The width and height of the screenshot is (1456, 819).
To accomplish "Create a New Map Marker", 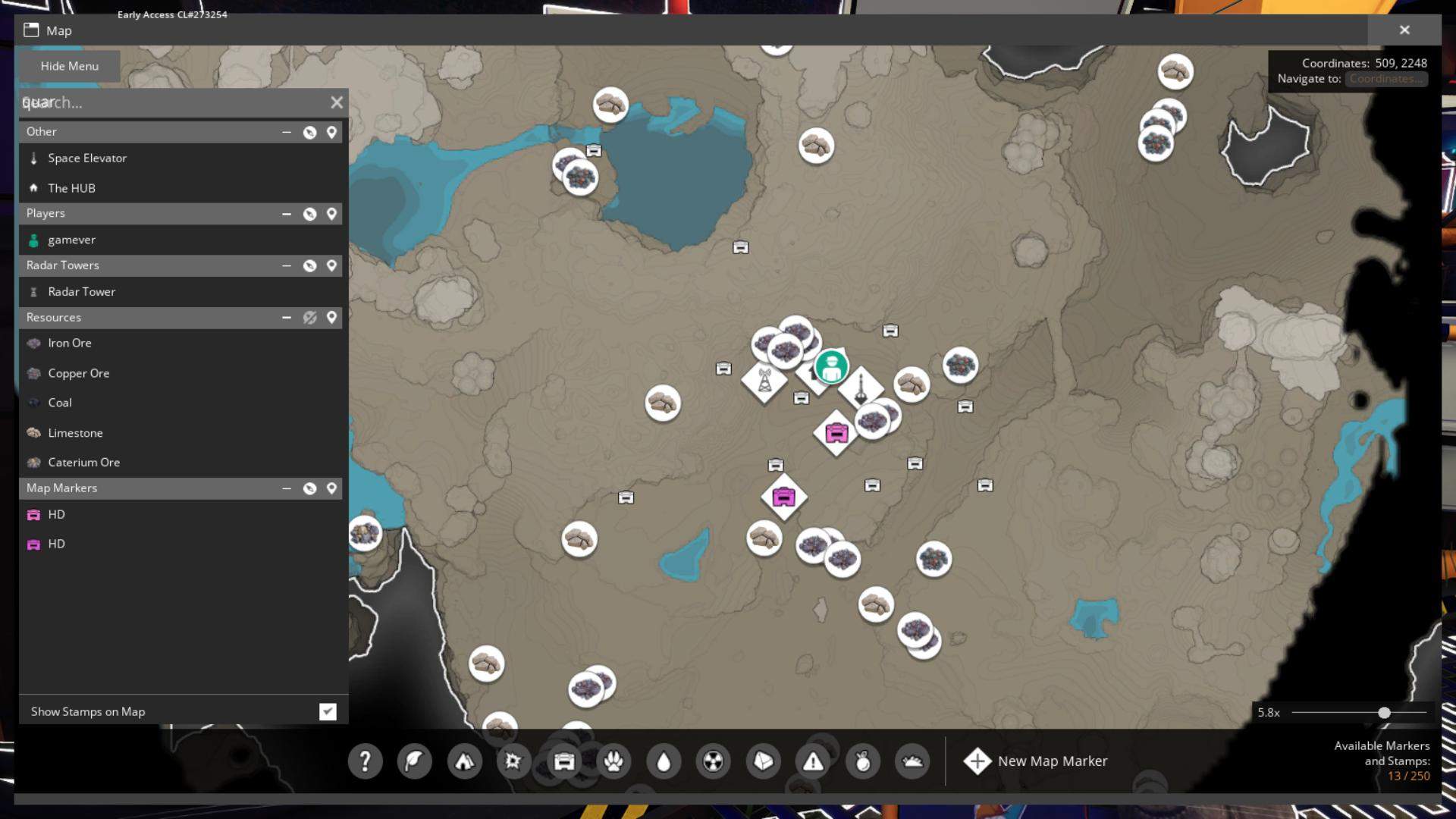I will click(1036, 761).
